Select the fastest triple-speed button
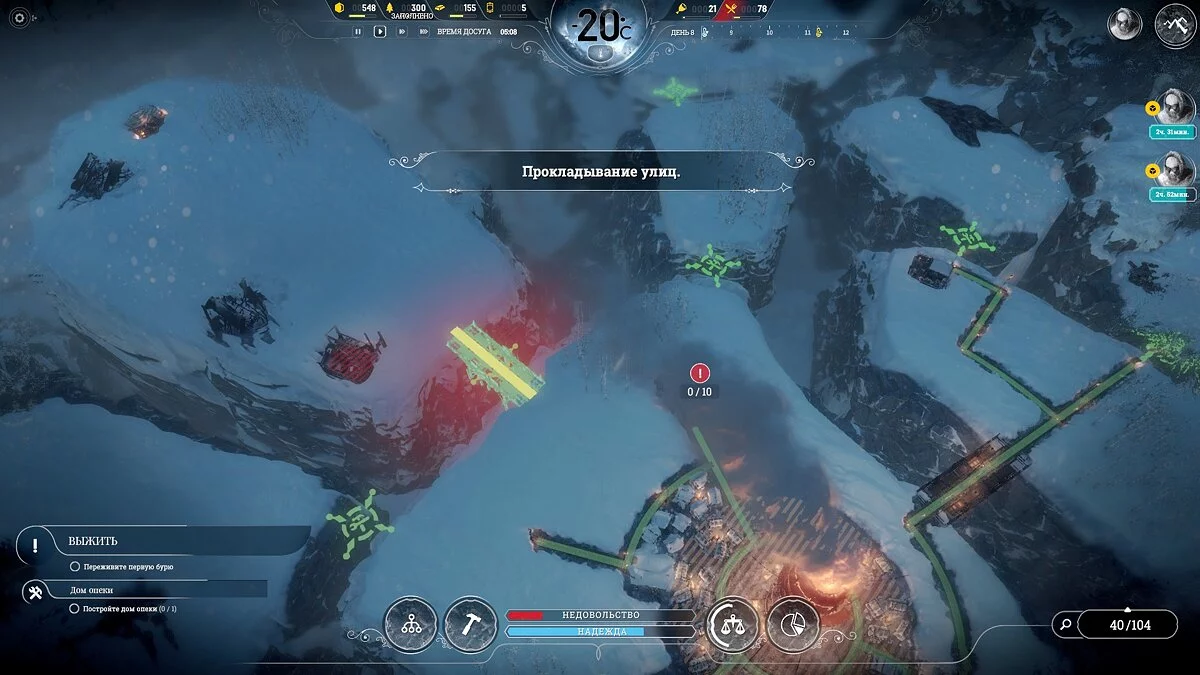The image size is (1200, 675). click(423, 31)
